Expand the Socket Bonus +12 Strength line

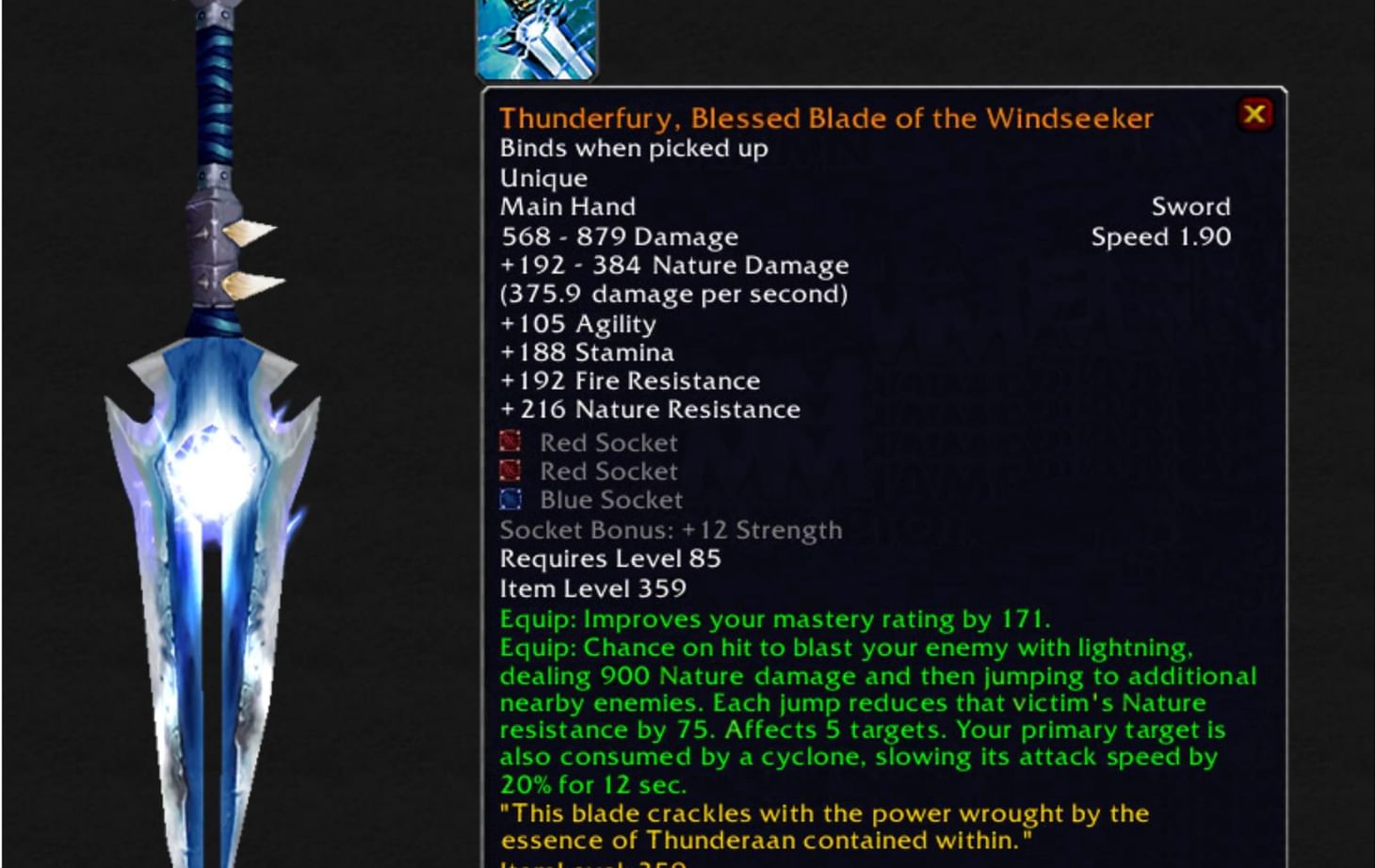tap(671, 530)
